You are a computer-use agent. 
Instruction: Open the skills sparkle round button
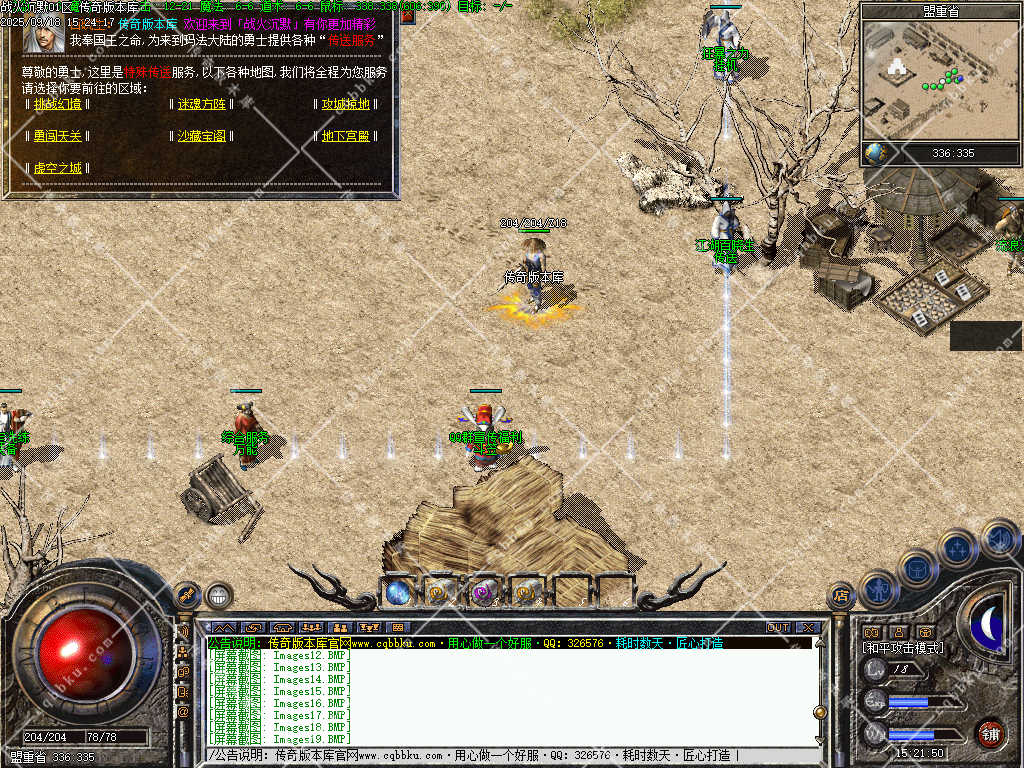tap(957, 547)
